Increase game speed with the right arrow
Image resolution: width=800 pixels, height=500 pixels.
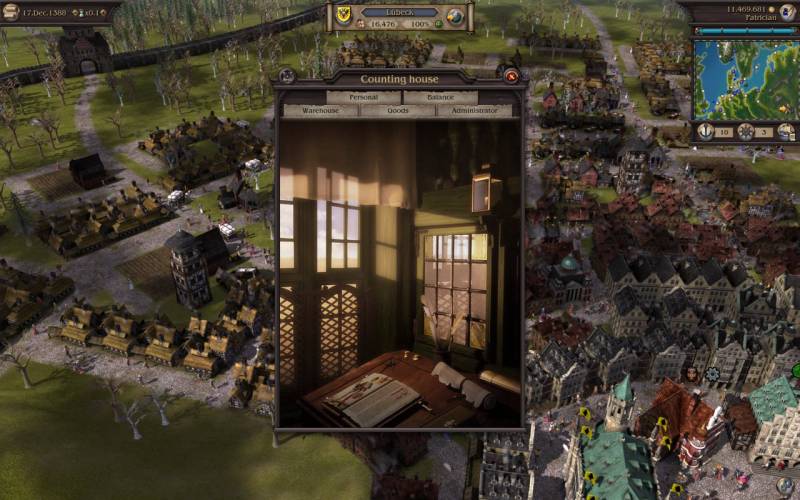tap(101, 12)
